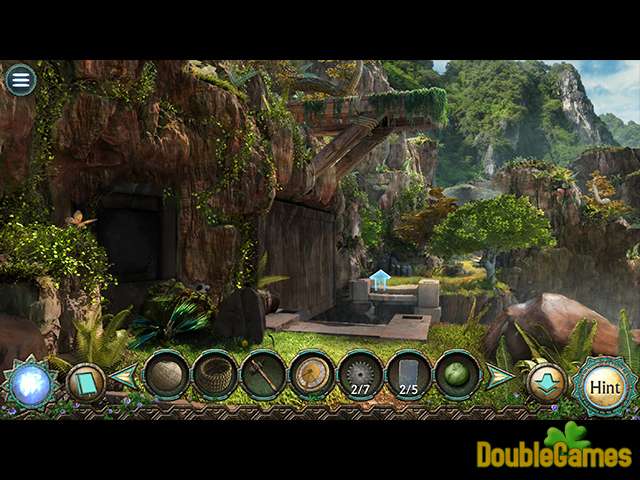
Task: Select the green sphere inventory item
Action: point(457,376)
